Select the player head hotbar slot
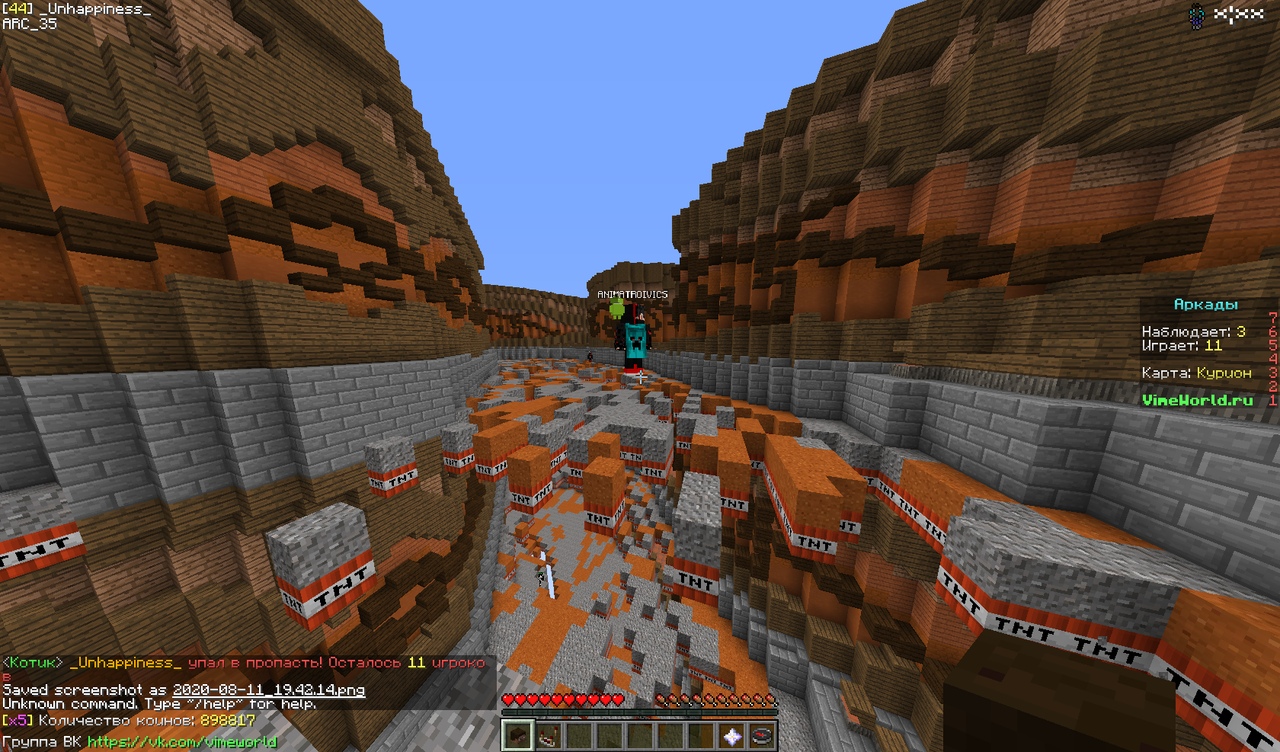Viewport: 1280px width, 752px height. tap(517, 737)
